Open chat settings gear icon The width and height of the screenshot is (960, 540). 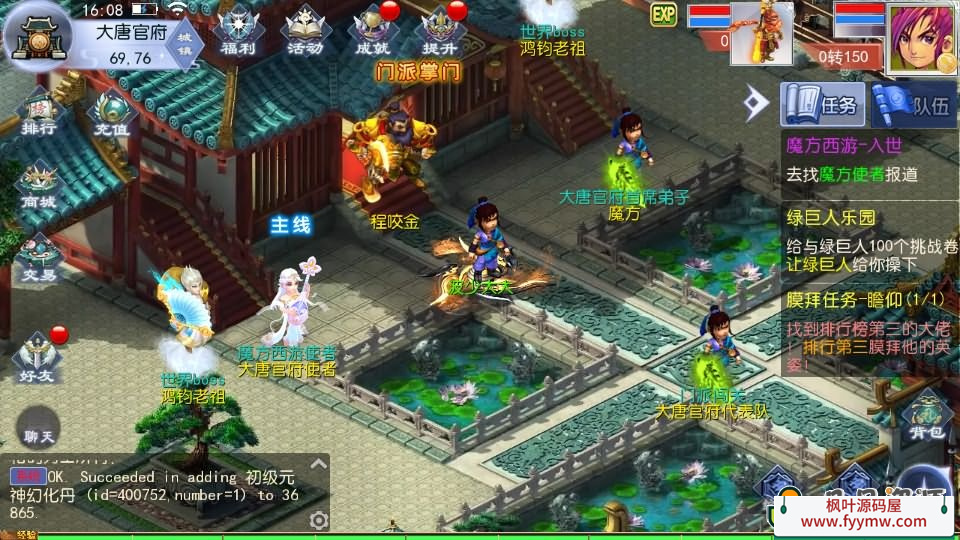pyautogui.click(x=319, y=520)
